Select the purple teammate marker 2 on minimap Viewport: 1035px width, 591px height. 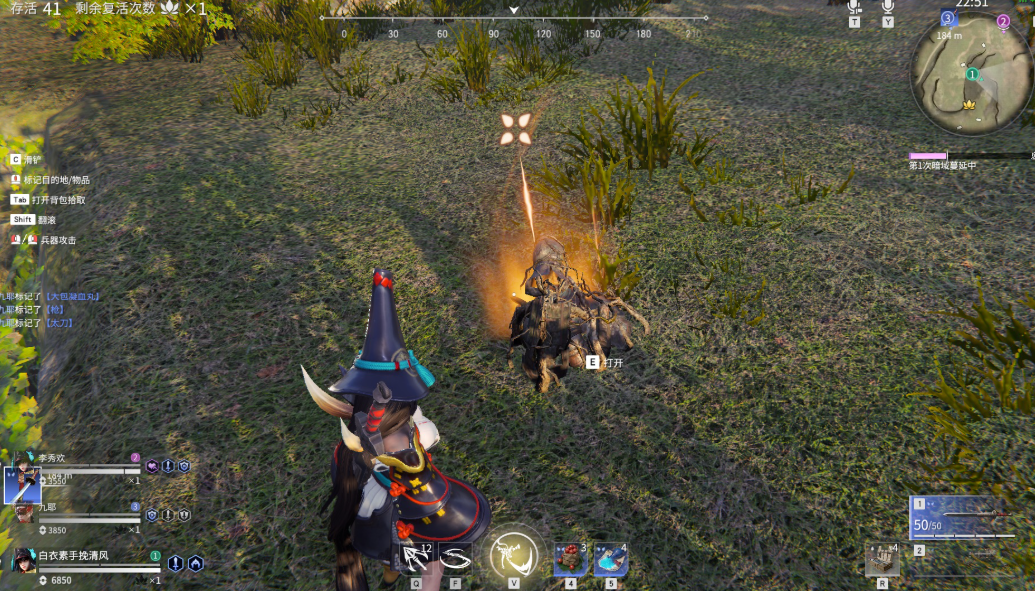[1003, 21]
